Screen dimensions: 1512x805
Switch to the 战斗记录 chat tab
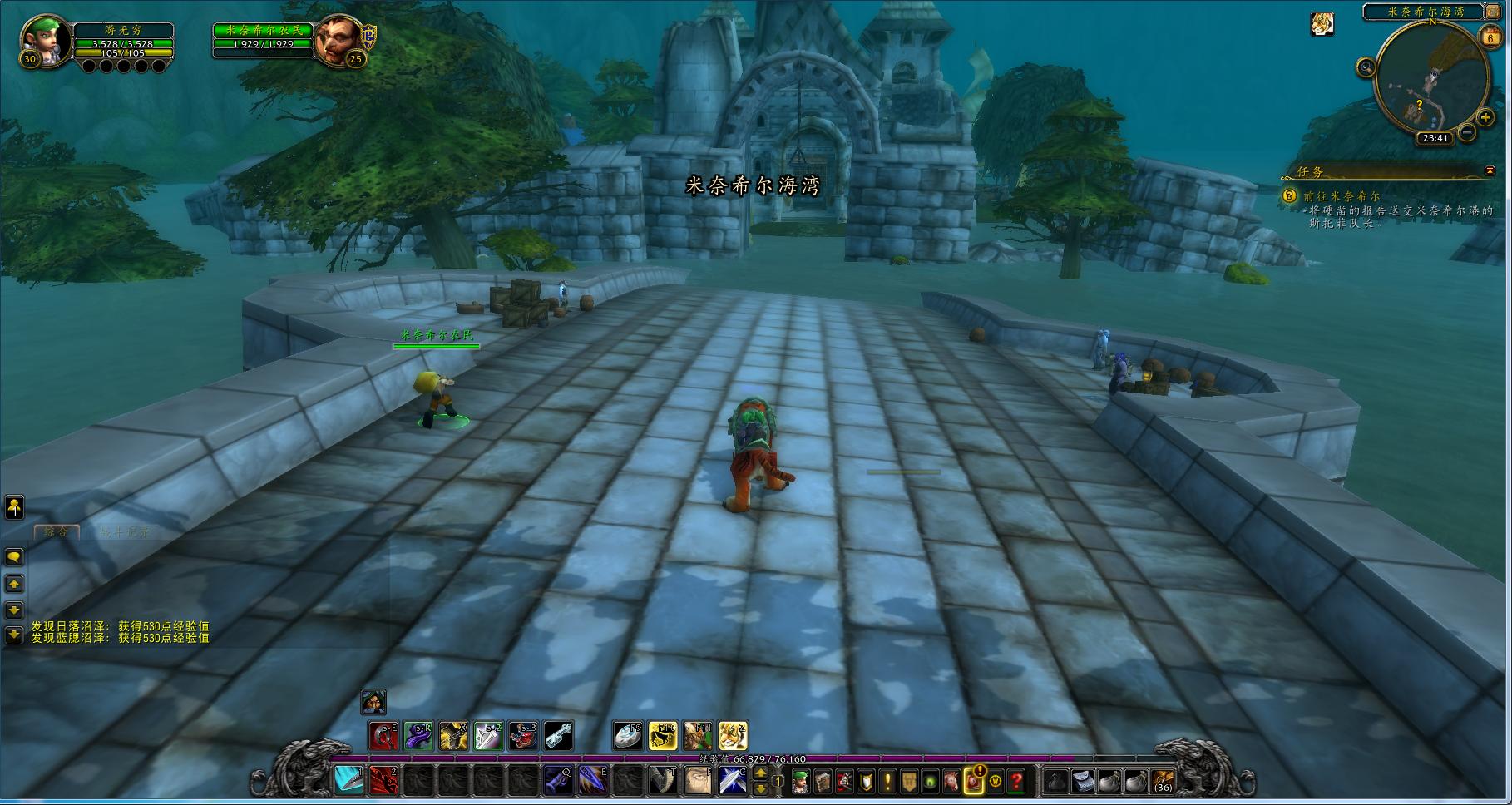[125, 531]
